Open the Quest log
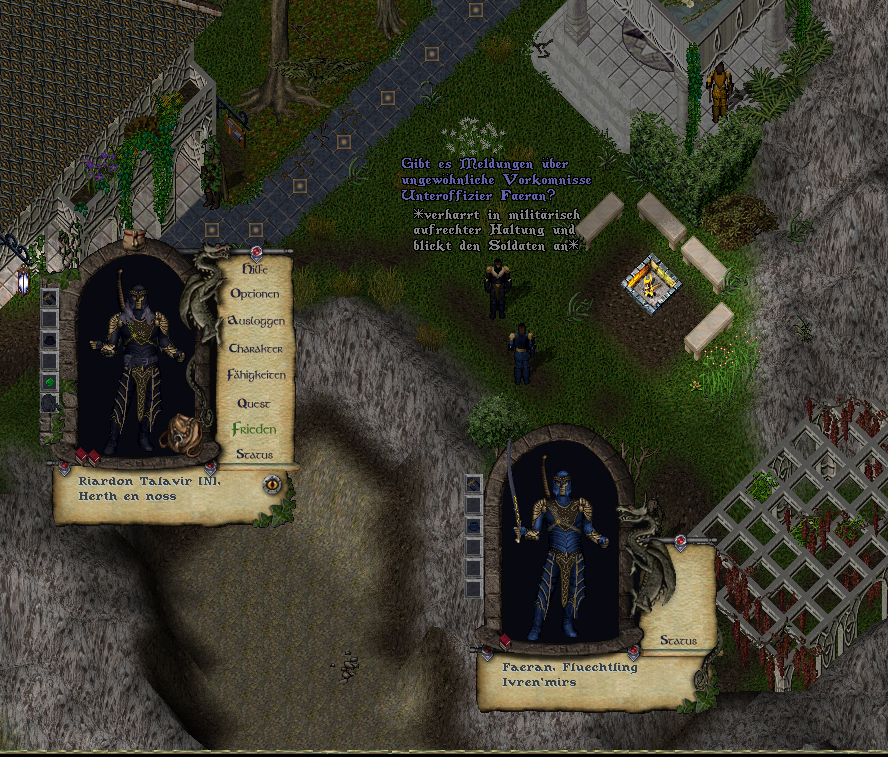888x757 pixels. pyautogui.click(x=254, y=402)
